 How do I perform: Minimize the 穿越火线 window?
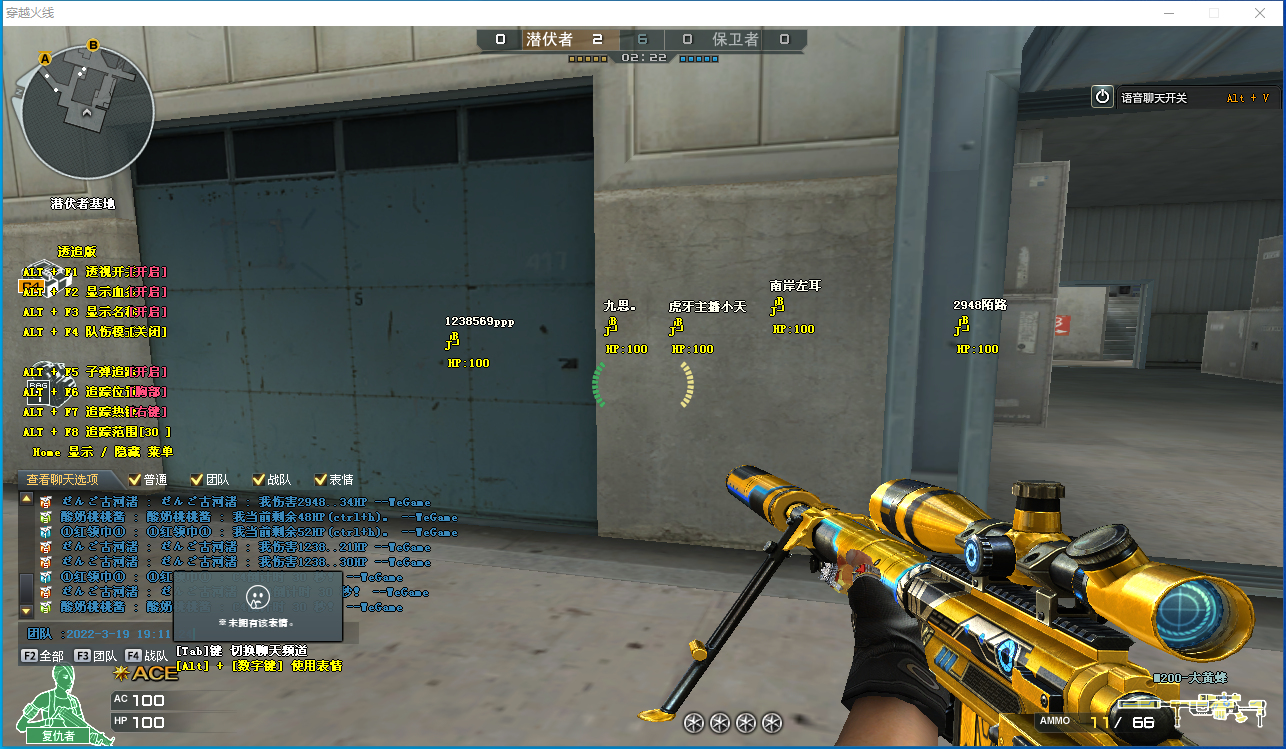(x=1168, y=13)
